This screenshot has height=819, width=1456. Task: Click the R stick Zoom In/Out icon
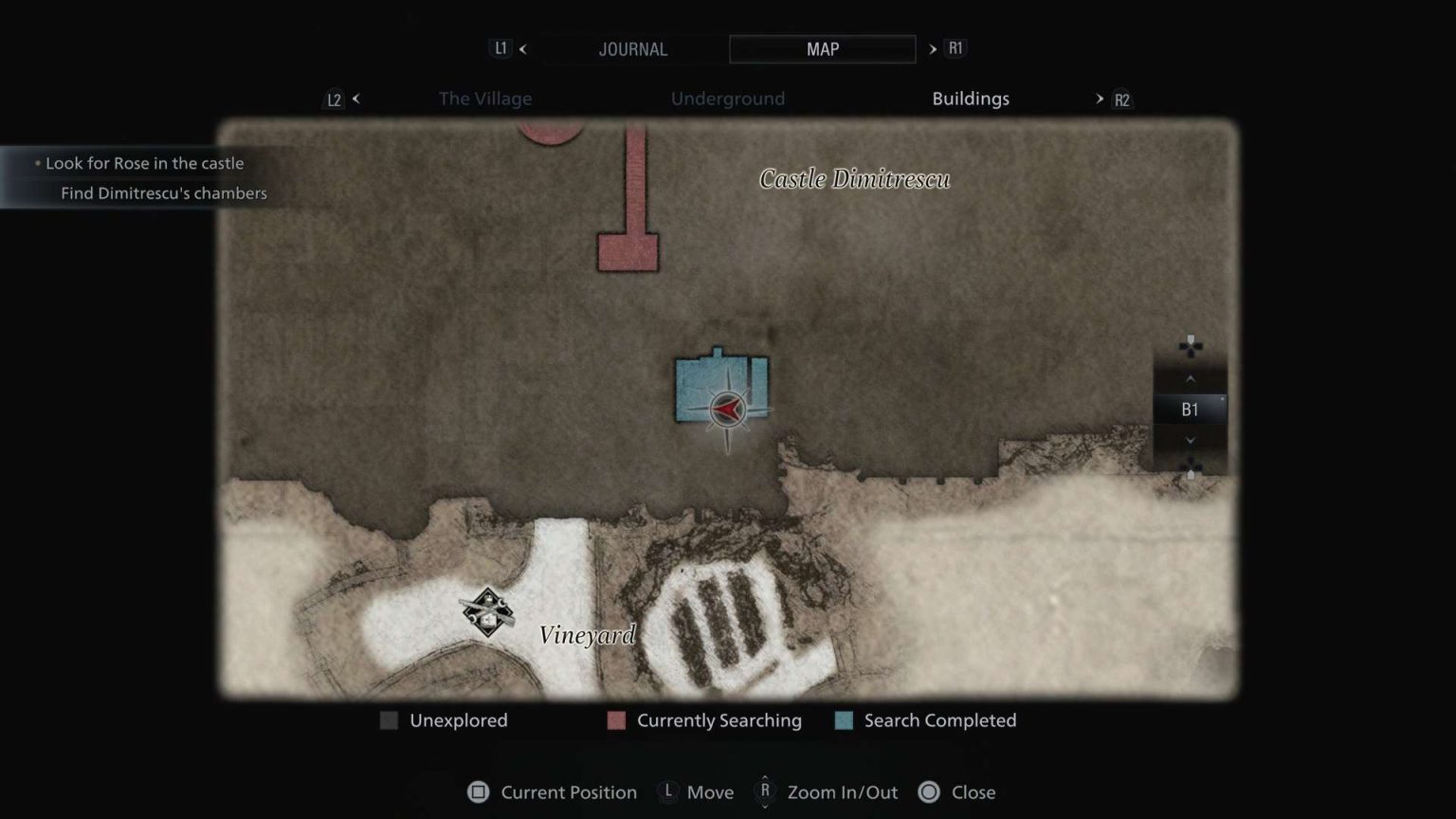764,792
